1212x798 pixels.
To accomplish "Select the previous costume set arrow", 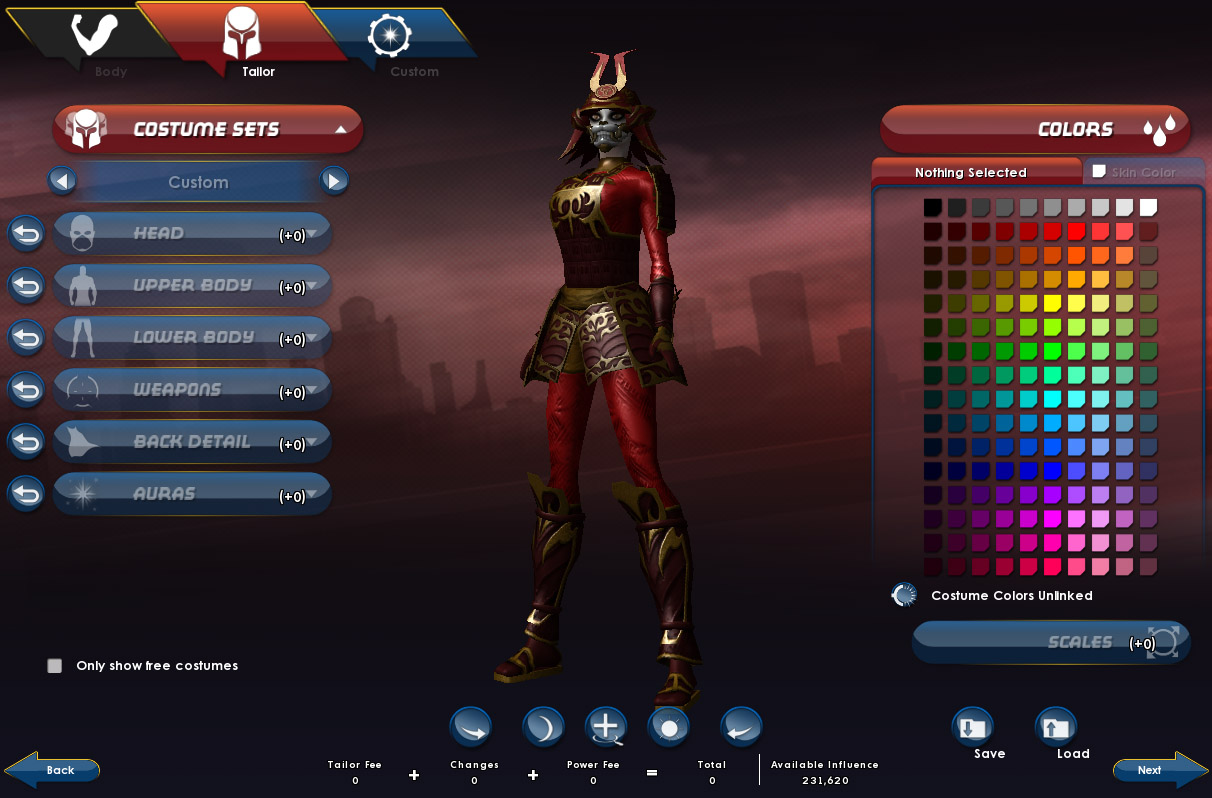I will tap(62, 182).
